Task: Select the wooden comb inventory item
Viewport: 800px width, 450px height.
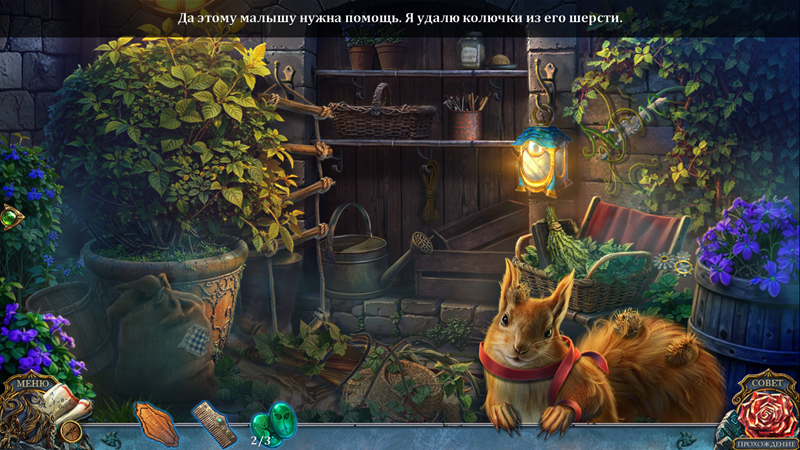Action: (214, 422)
